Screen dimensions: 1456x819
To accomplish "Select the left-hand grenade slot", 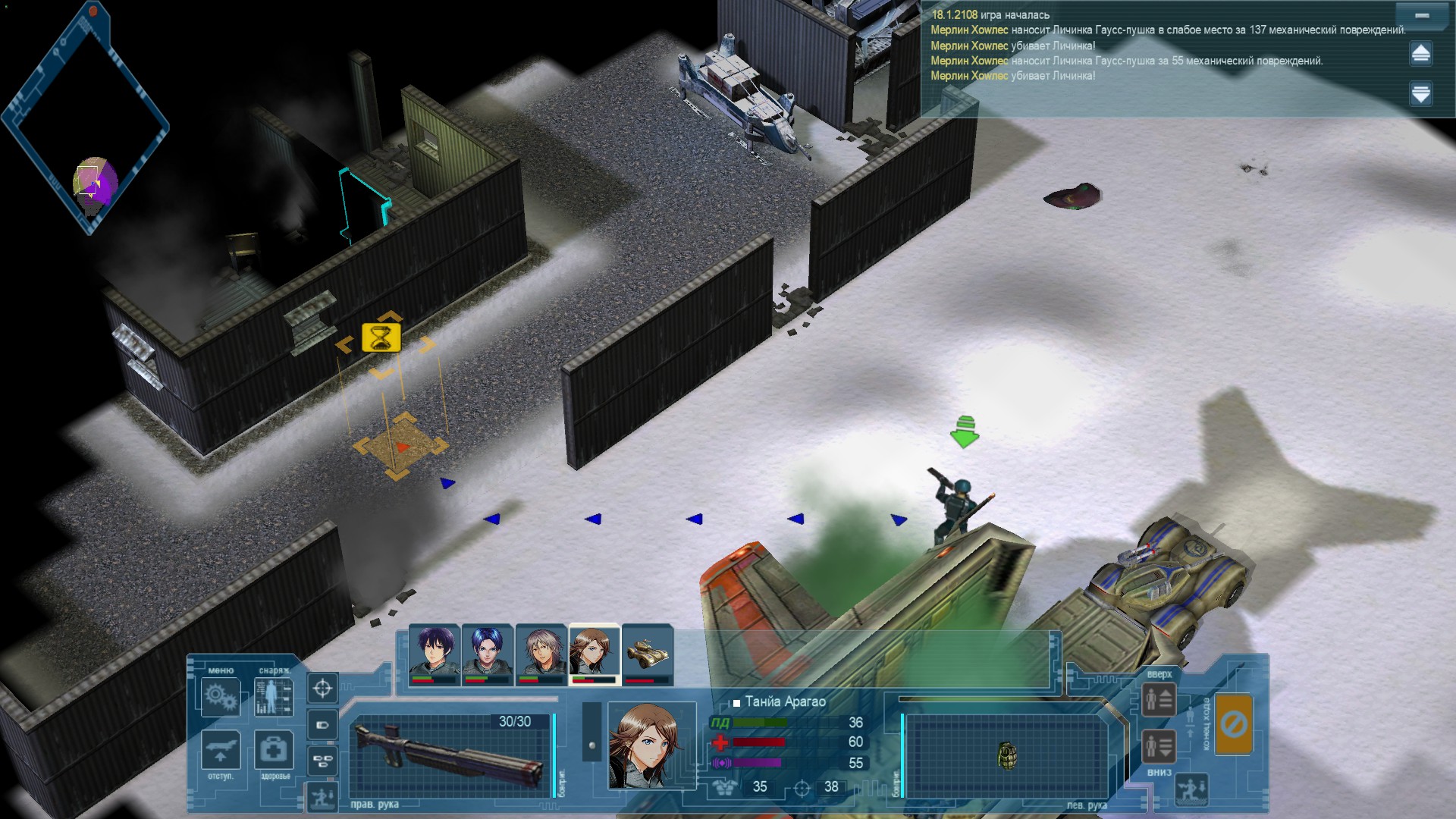I will (1006, 756).
